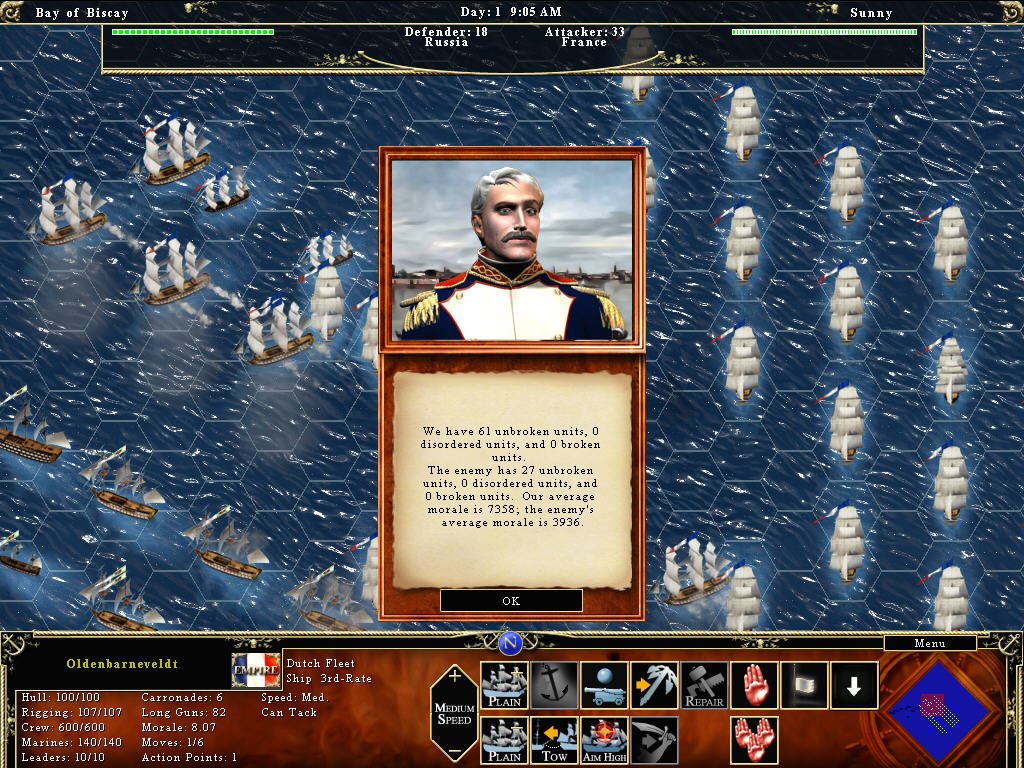This screenshot has height=768, width=1024.
Task: Dismiss the morale report with OK
Action: click(x=511, y=601)
